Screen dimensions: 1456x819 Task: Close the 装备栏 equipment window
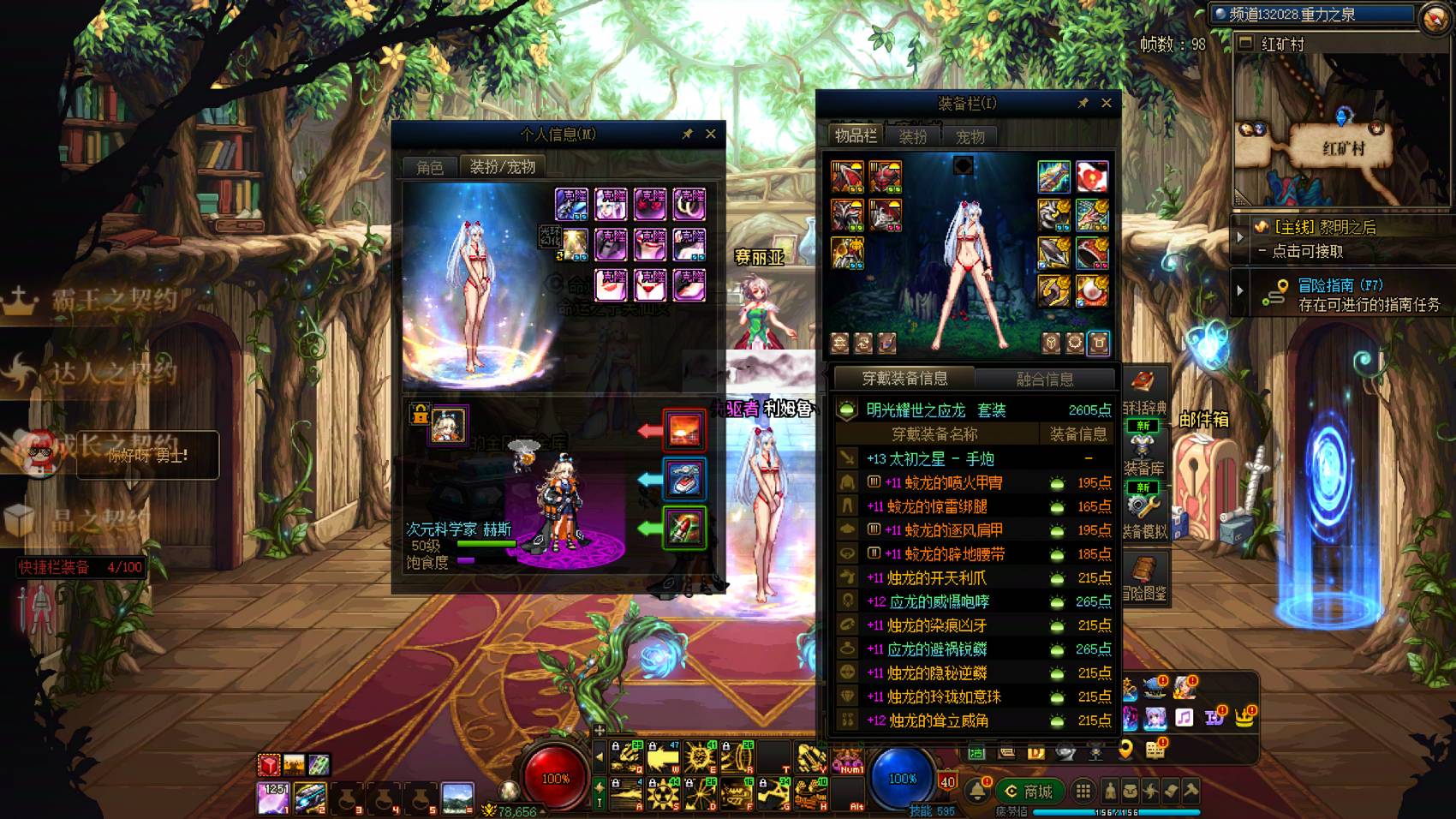(x=1106, y=103)
